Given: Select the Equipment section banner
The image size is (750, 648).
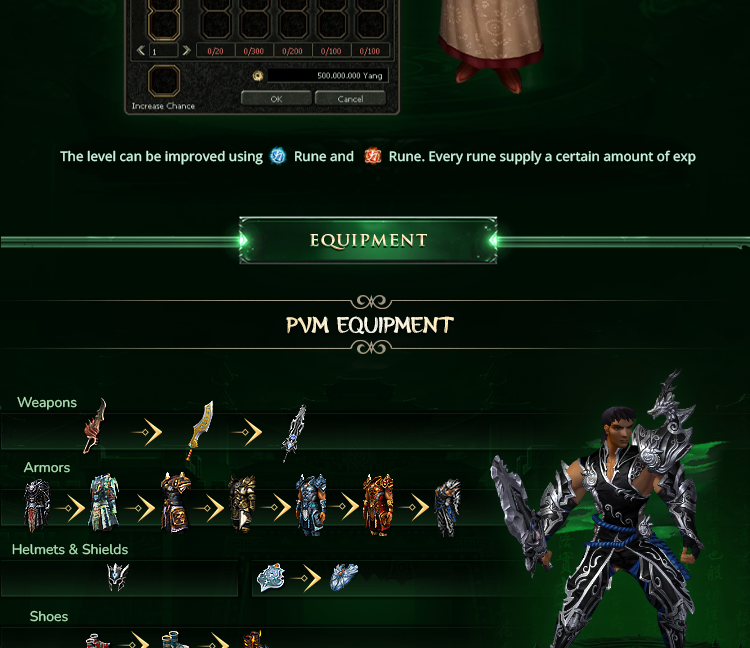Looking at the screenshot, I should click(368, 241).
